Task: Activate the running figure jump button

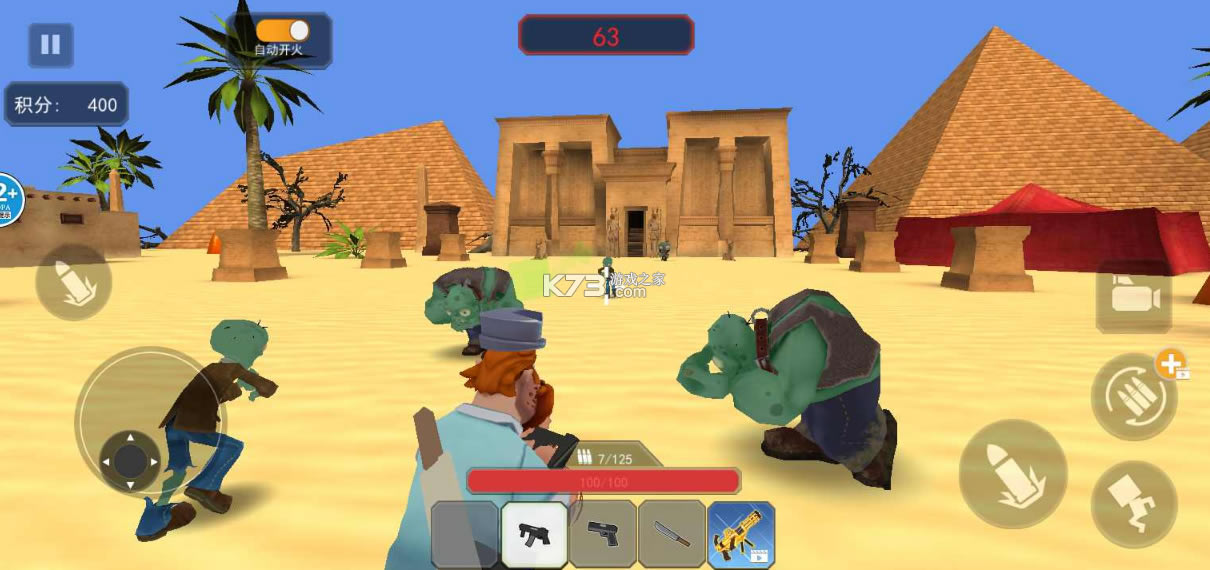Action: click(x=1134, y=505)
